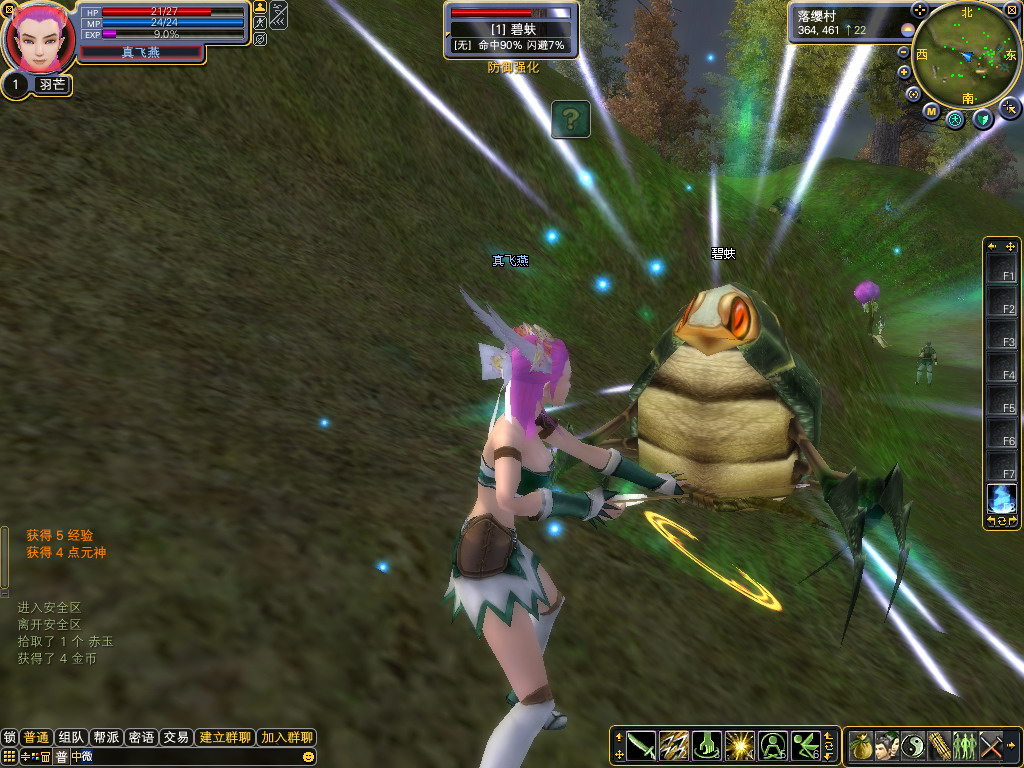This screenshot has width=1024, height=768.
Task: Open the smiley emoji picker in chat
Action: pos(307,756)
